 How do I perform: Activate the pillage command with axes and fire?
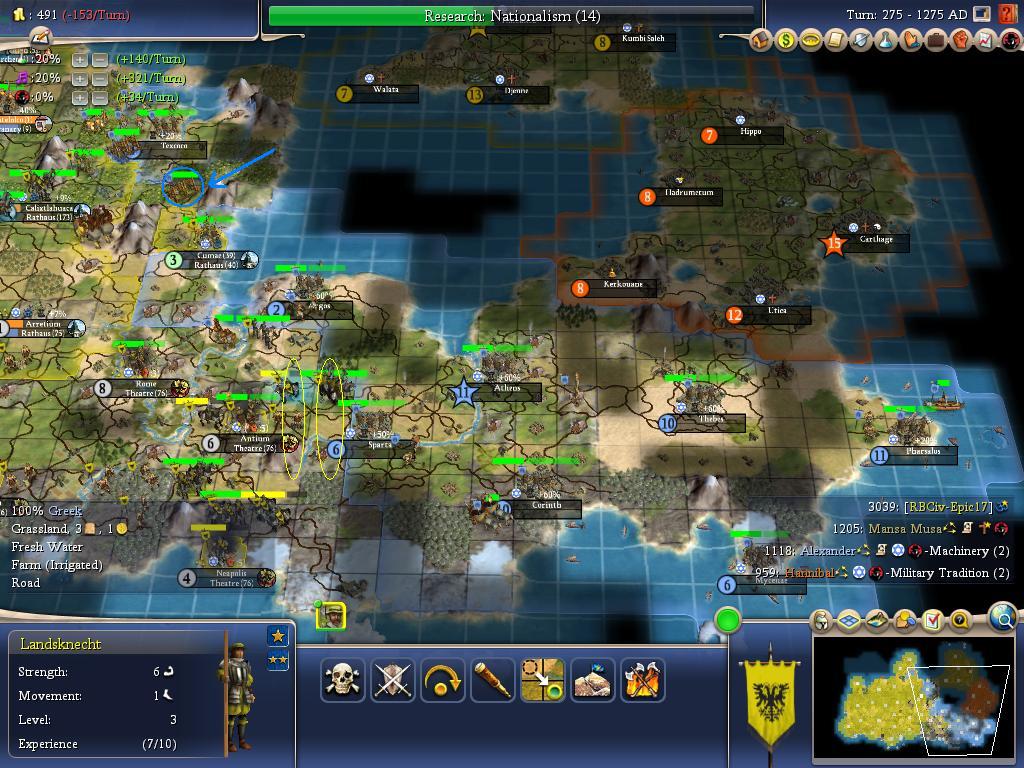[x=643, y=680]
